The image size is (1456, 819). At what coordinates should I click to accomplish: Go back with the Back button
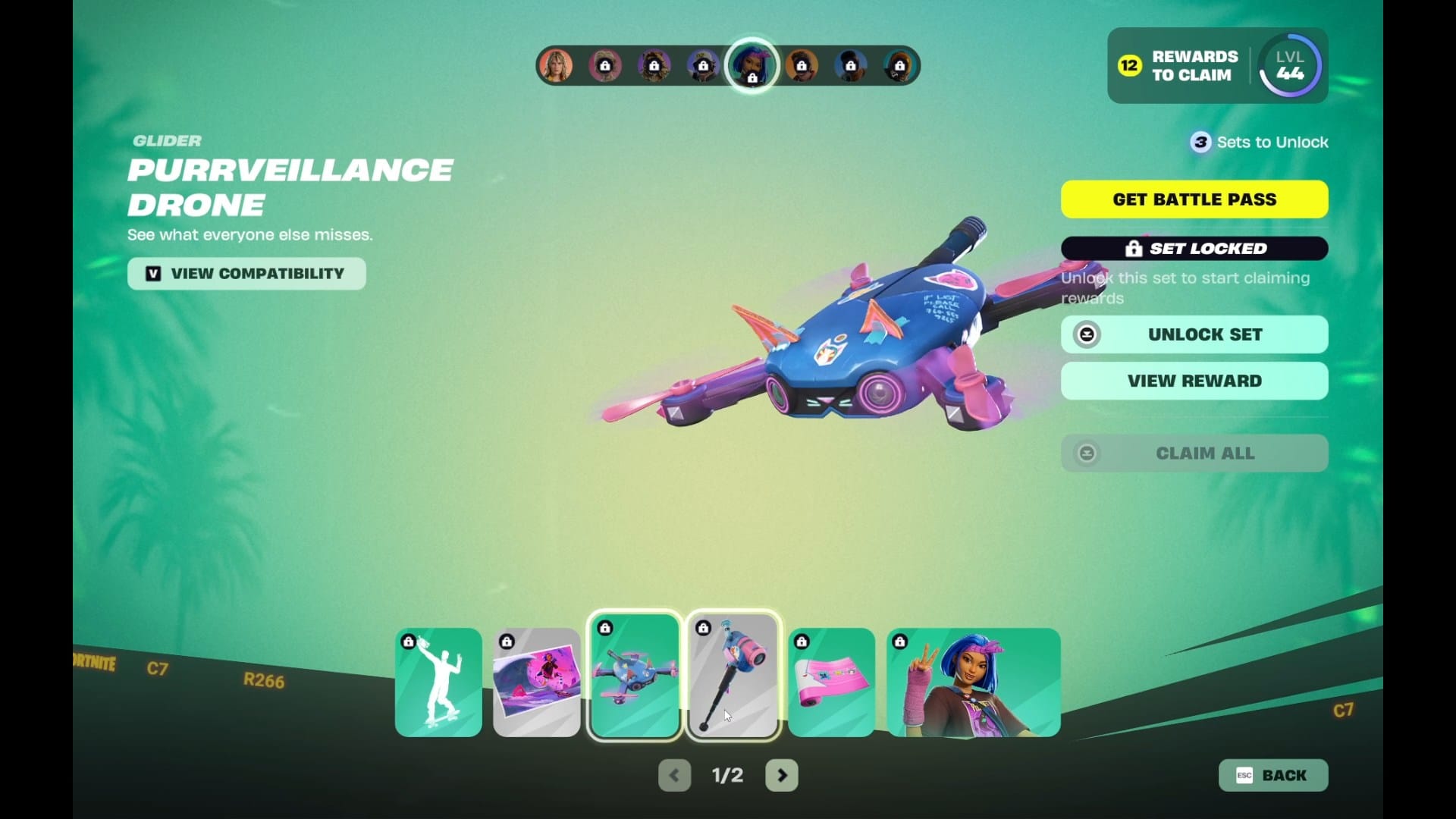[x=1273, y=775]
